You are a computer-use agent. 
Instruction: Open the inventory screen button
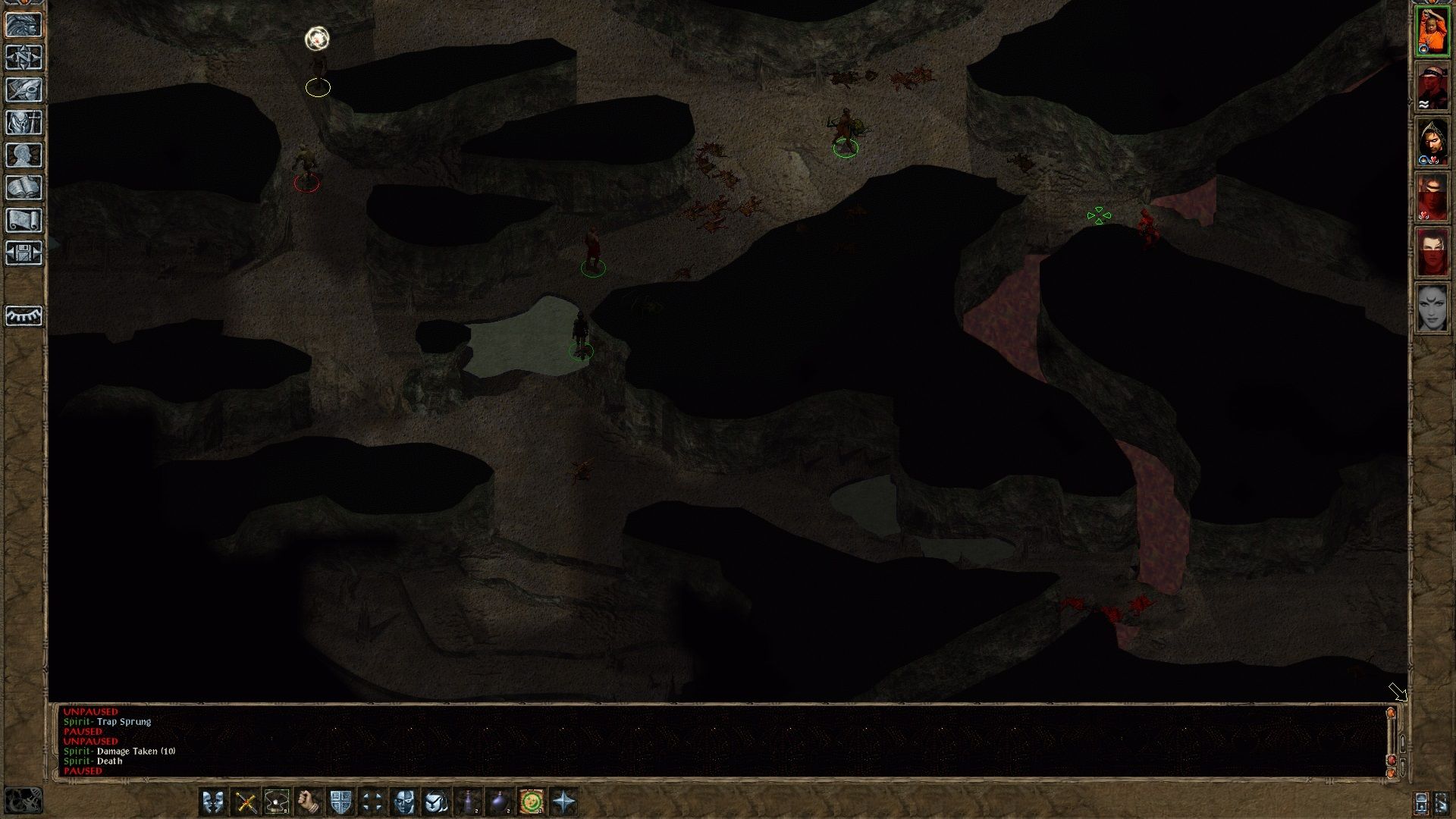point(24,123)
